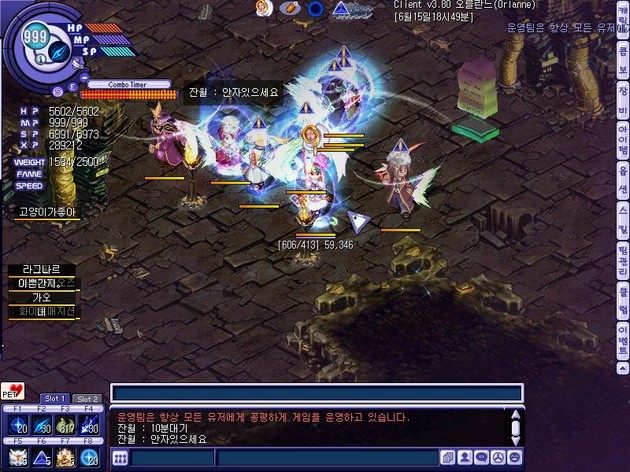Screen dimensions: 630x472
Task: Click the grid button left of chat
Action: click(120, 458)
